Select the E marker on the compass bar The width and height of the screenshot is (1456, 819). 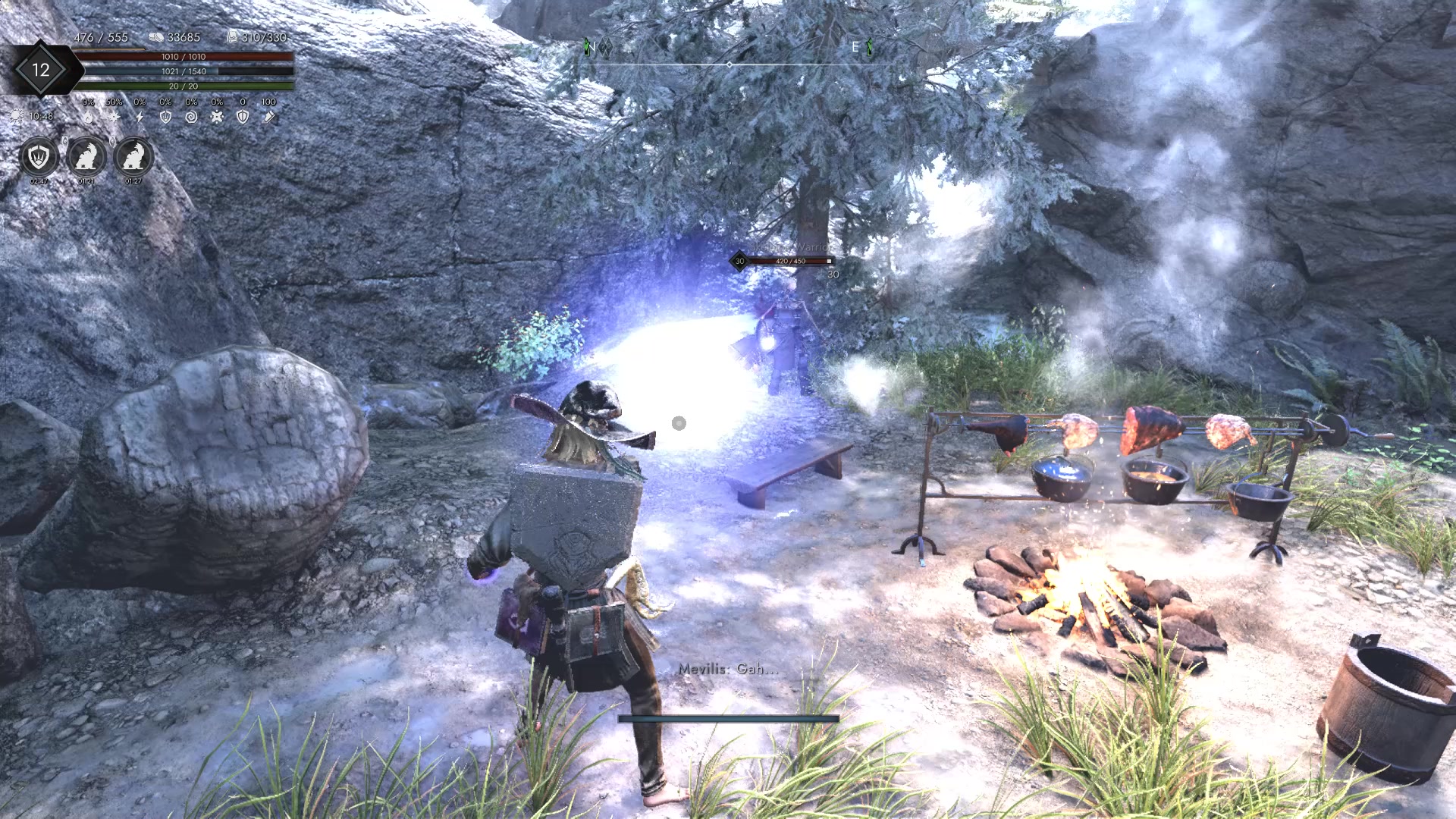tap(855, 47)
